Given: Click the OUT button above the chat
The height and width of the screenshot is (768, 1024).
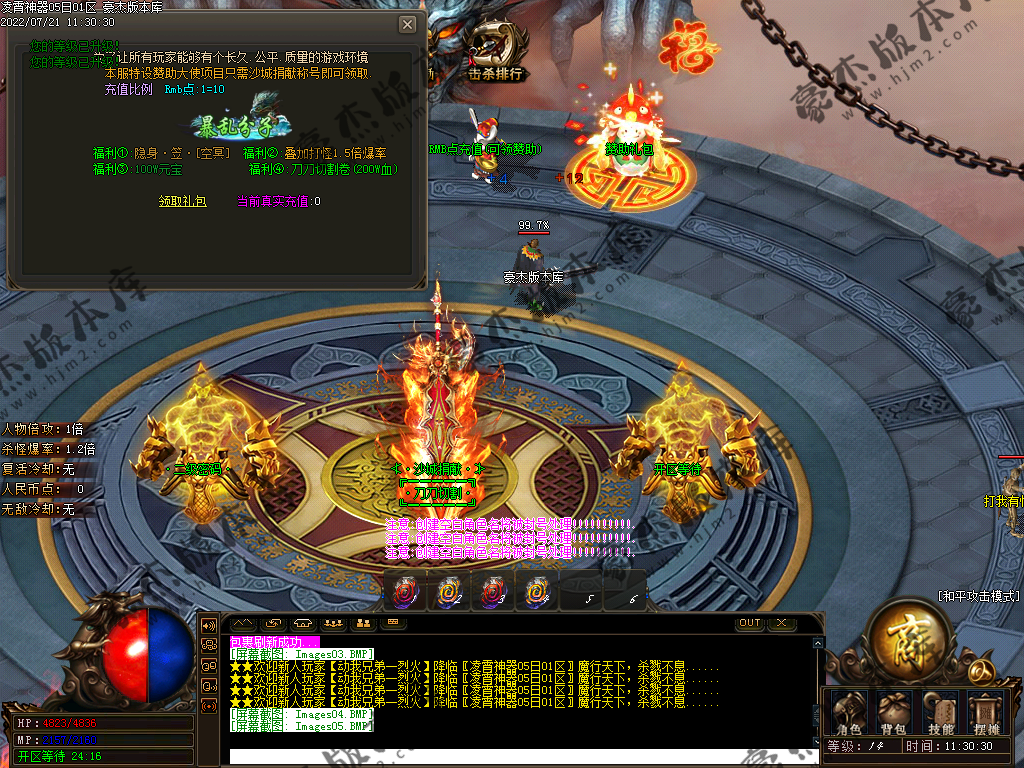Looking at the screenshot, I should pyautogui.click(x=750, y=623).
